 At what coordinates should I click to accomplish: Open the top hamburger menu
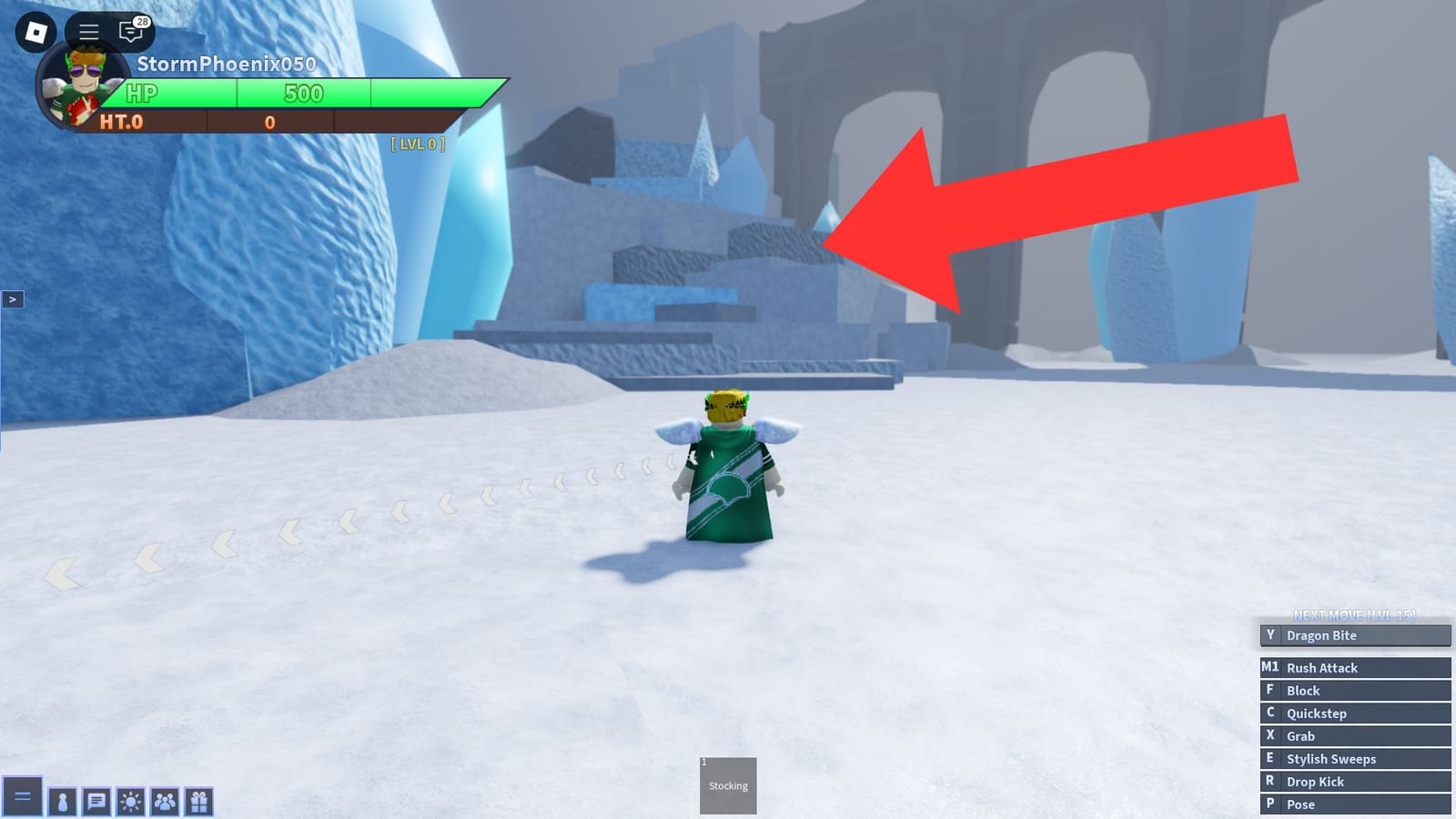[87, 29]
